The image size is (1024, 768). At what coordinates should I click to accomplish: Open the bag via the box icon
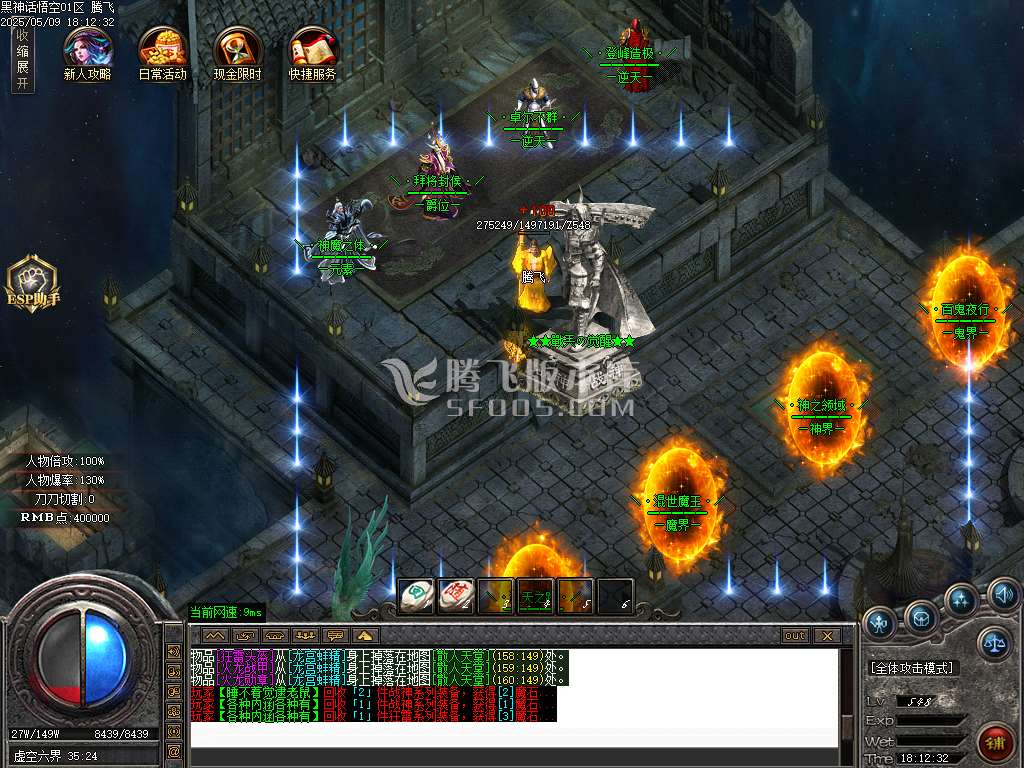click(921, 613)
